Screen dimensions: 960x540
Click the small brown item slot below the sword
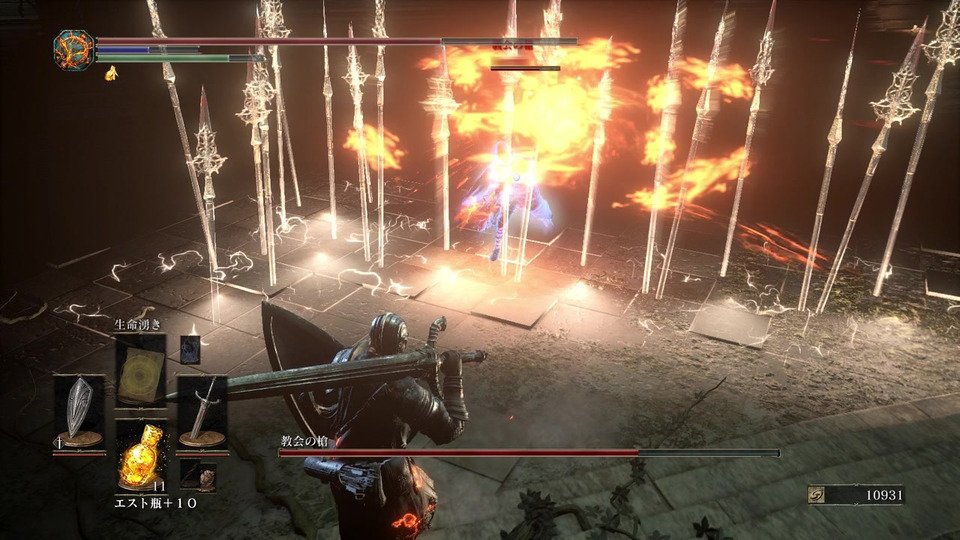pyautogui.click(x=203, y=476)
